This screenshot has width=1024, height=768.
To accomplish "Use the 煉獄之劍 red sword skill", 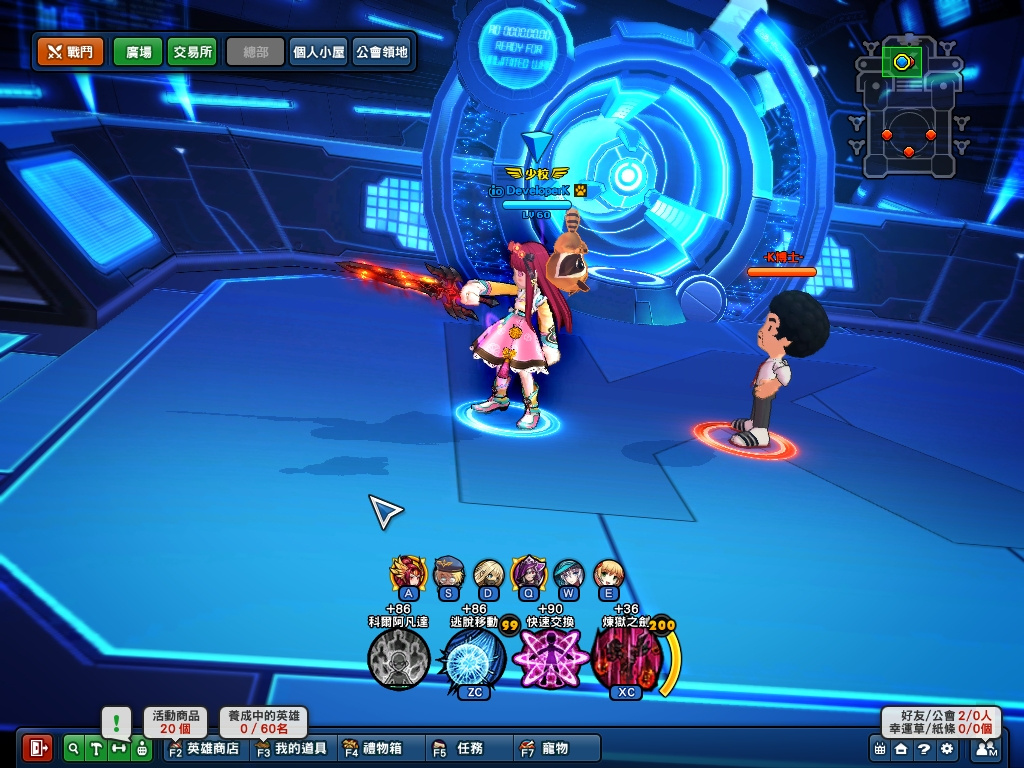I will click(626, 659).
